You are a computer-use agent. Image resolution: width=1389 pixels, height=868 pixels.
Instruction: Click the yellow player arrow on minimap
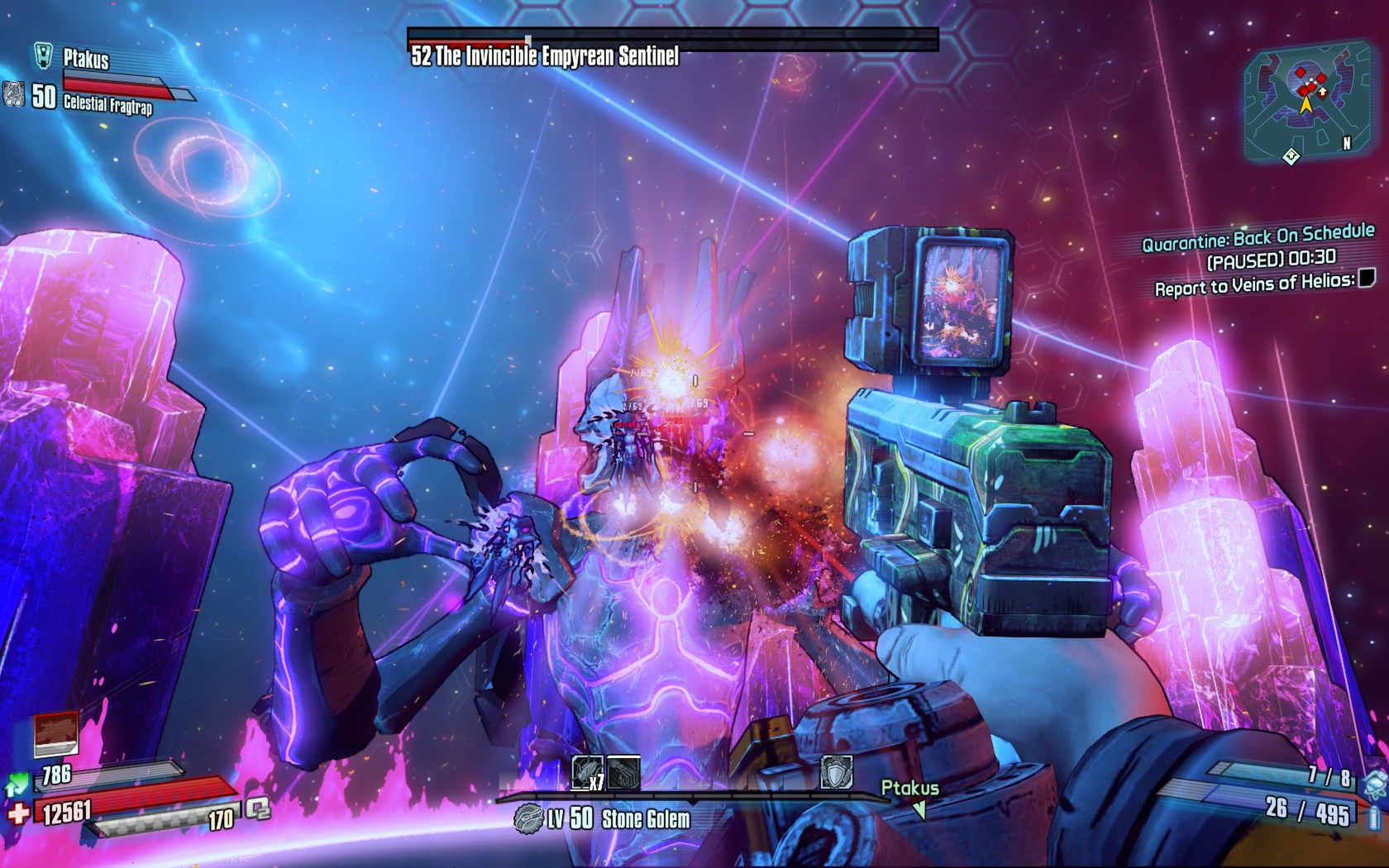(1305, 105)
